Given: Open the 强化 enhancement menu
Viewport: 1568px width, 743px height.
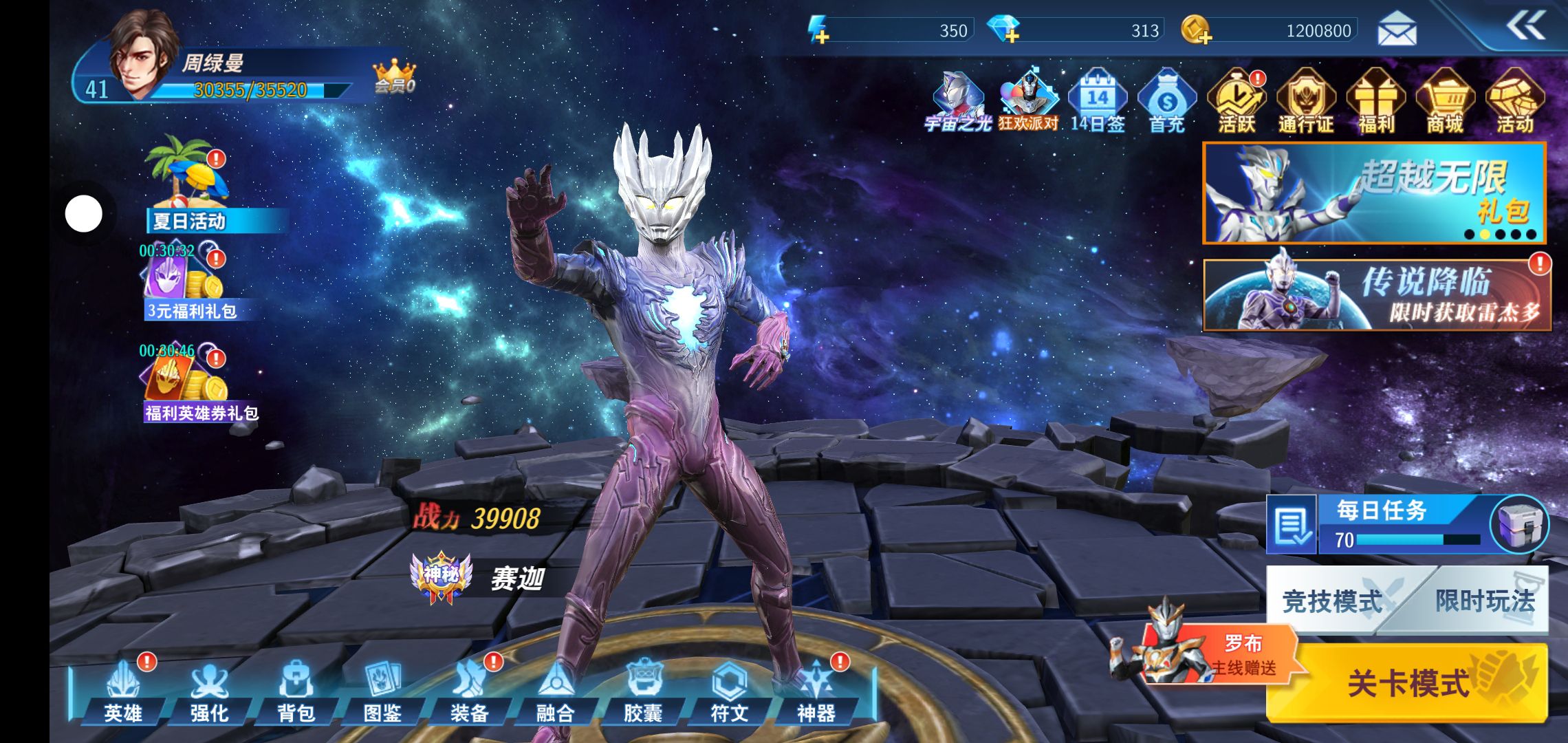Looking at the screenshot, I should (x=209, y=691).
